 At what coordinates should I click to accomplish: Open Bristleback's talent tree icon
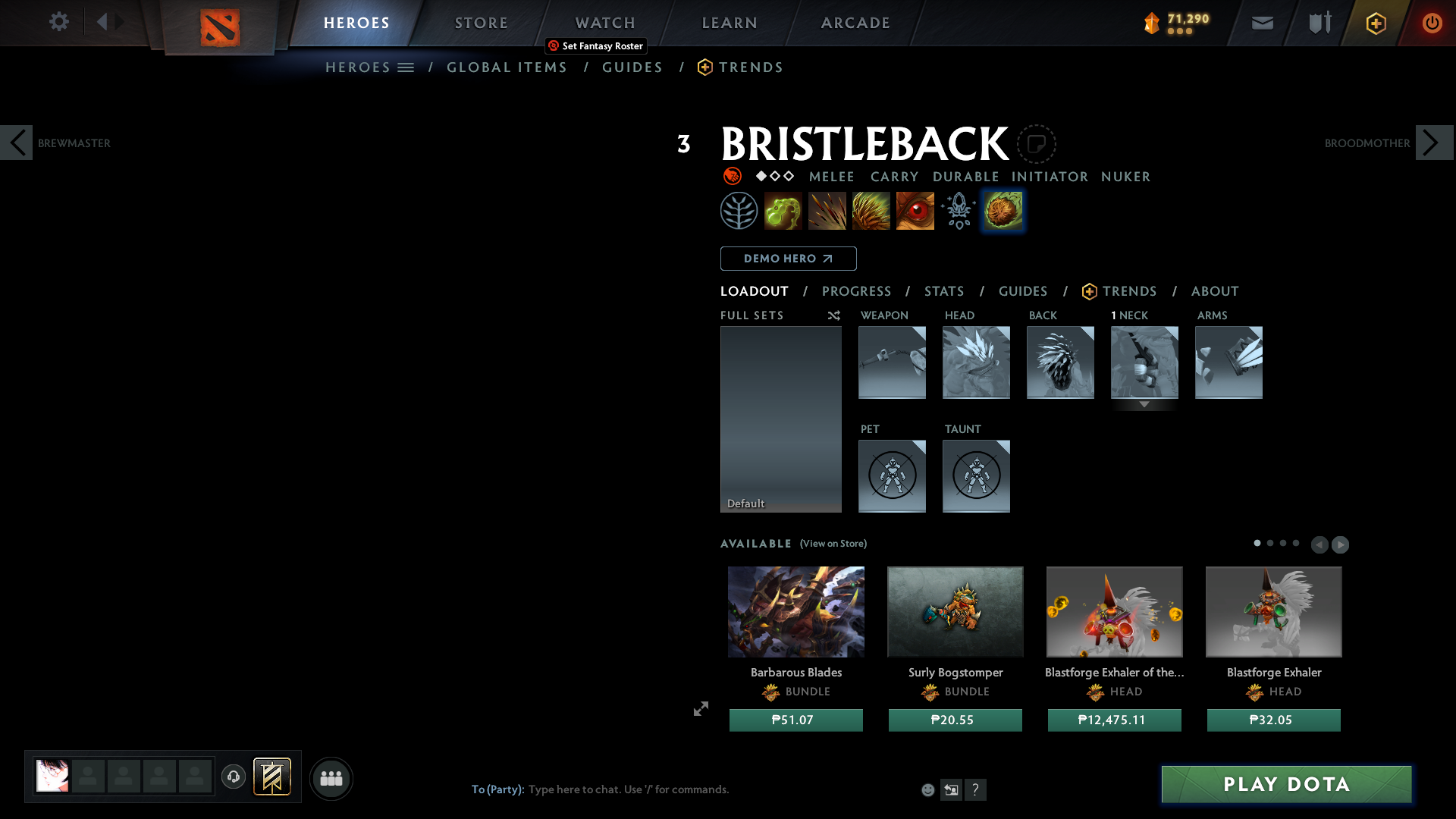(739, 210)
